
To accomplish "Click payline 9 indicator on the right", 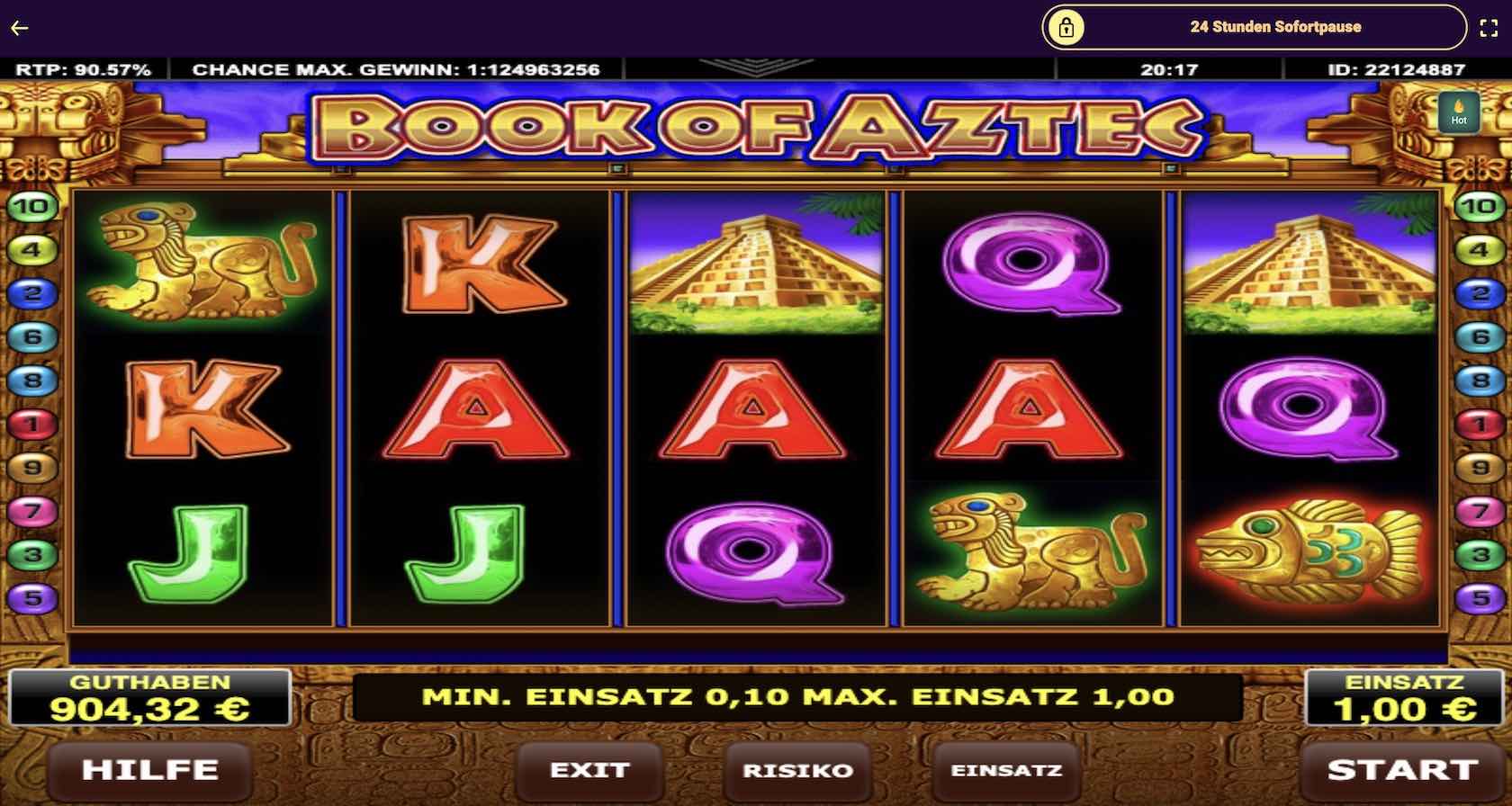I will [1479, 465].
